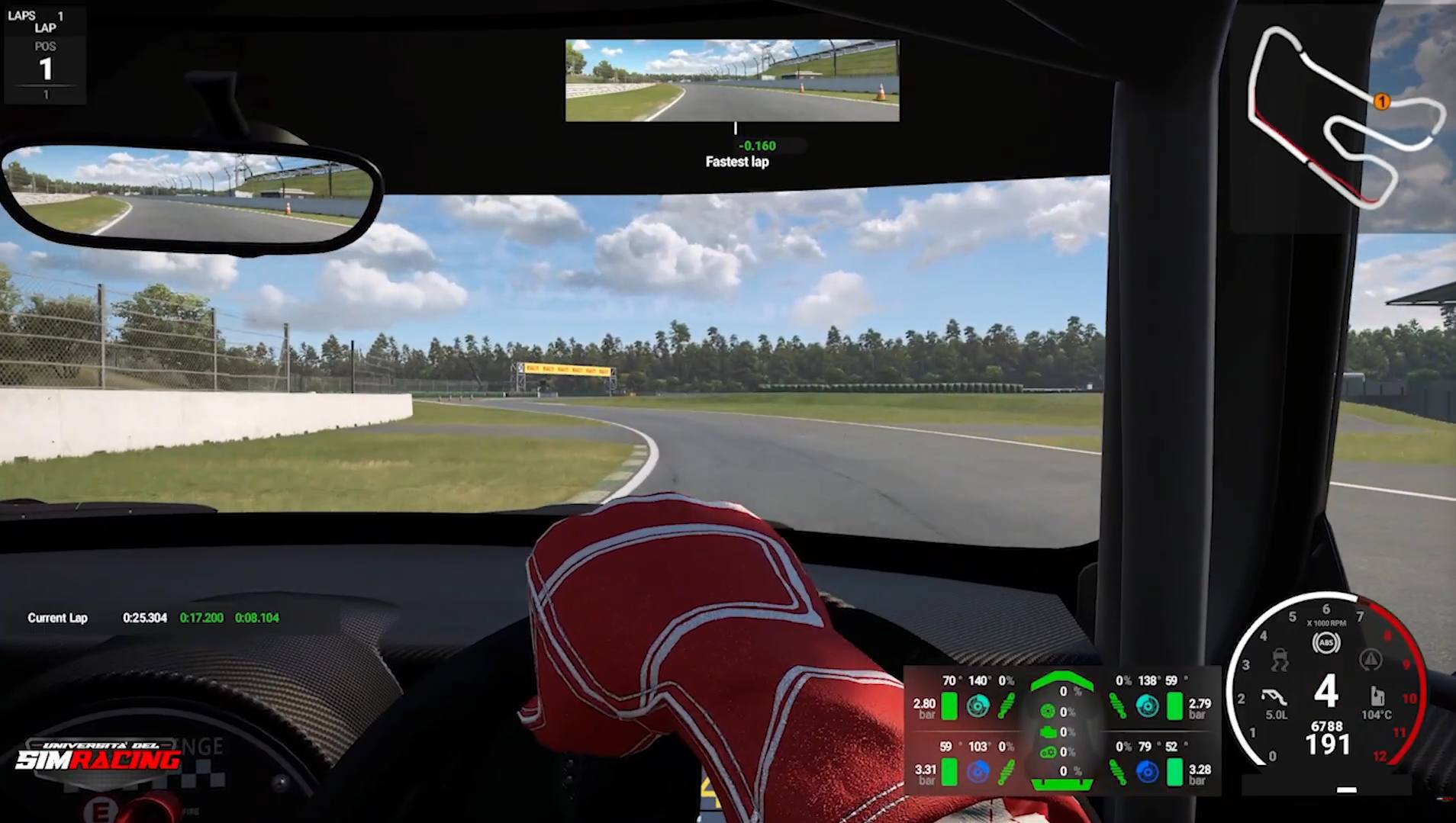Select the blue rear-right brake disc icon
The width and height of the screenshot is (1456, 823).
pyautogui.click(x=1146, y=772)
